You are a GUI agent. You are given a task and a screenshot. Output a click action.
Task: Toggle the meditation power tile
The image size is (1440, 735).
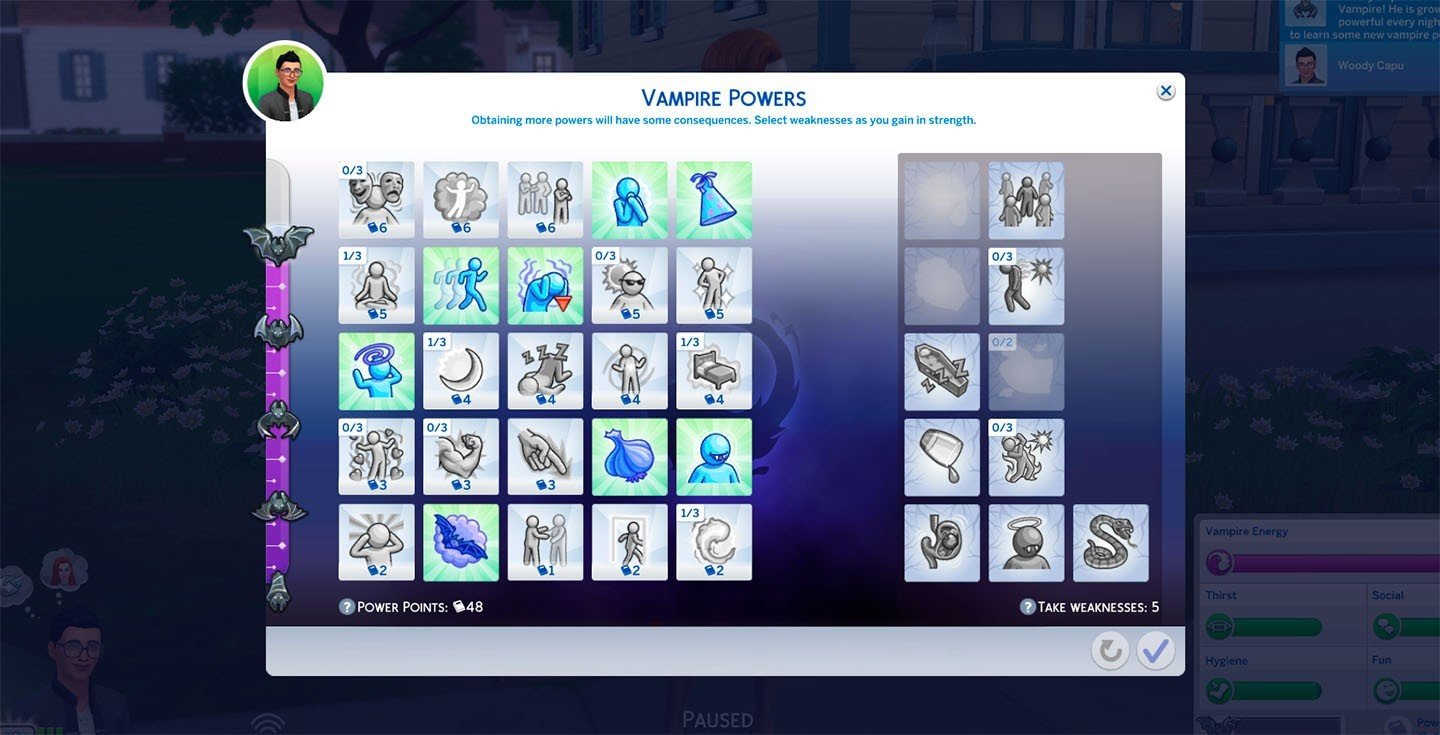[376, 285]
